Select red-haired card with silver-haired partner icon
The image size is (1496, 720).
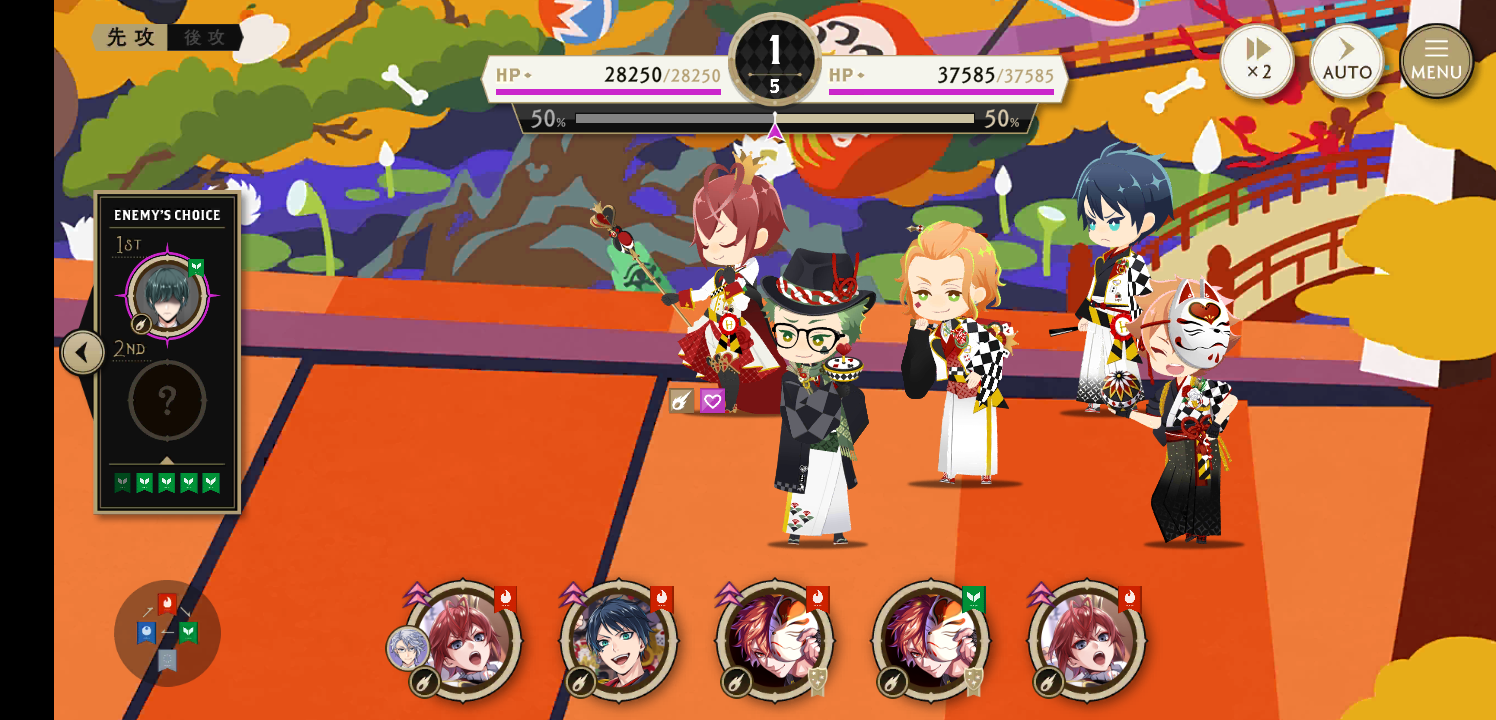coord(463,639)
